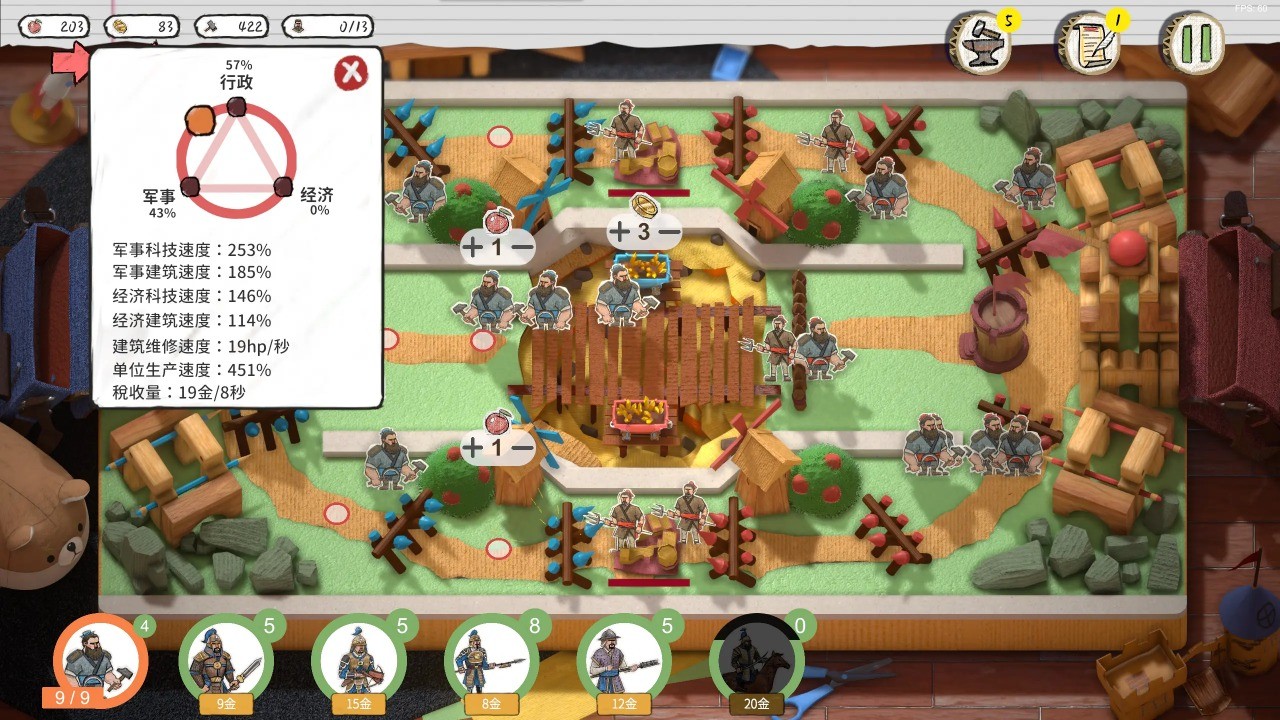The image size is (1280, 720).
Task: Recruit the 12金 gunner unit
Action: [624, 662]
